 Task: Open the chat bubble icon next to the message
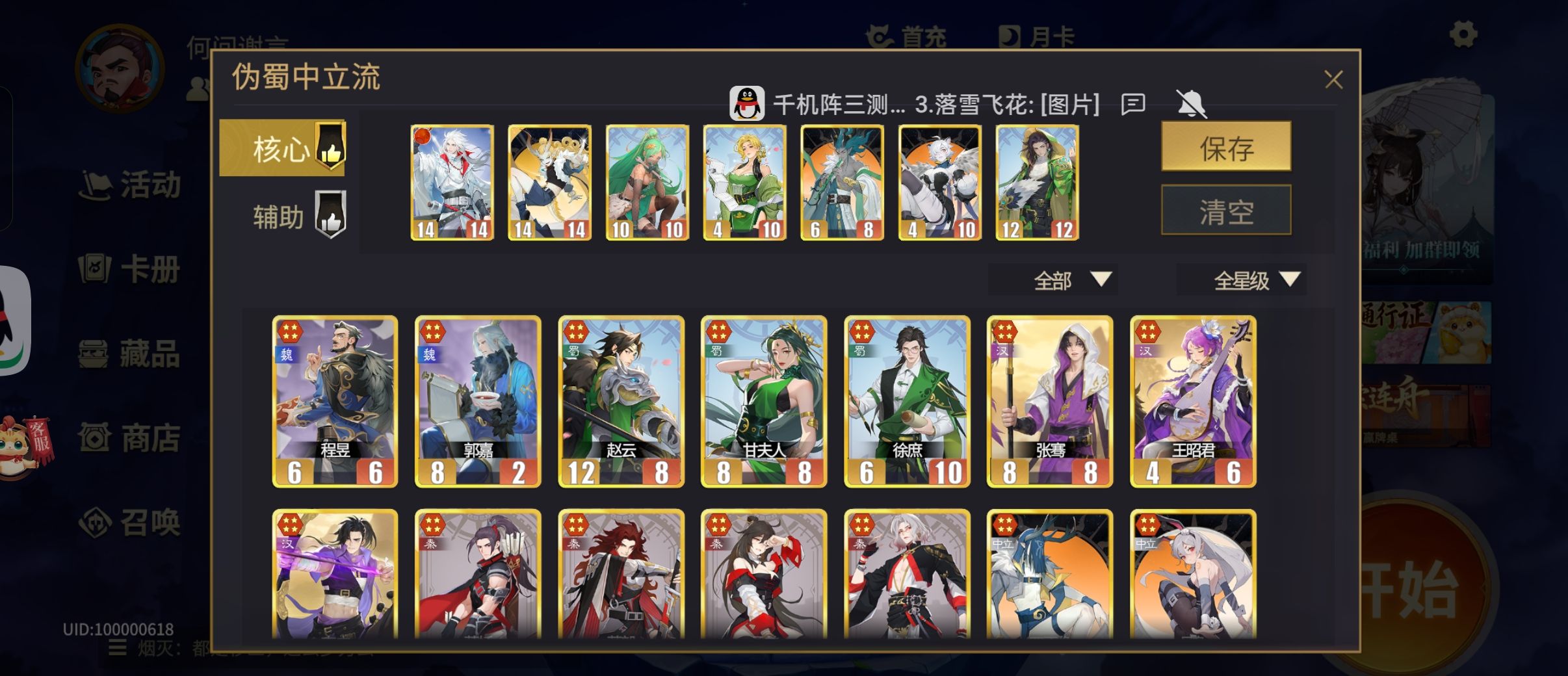(x=1134, y=104)
